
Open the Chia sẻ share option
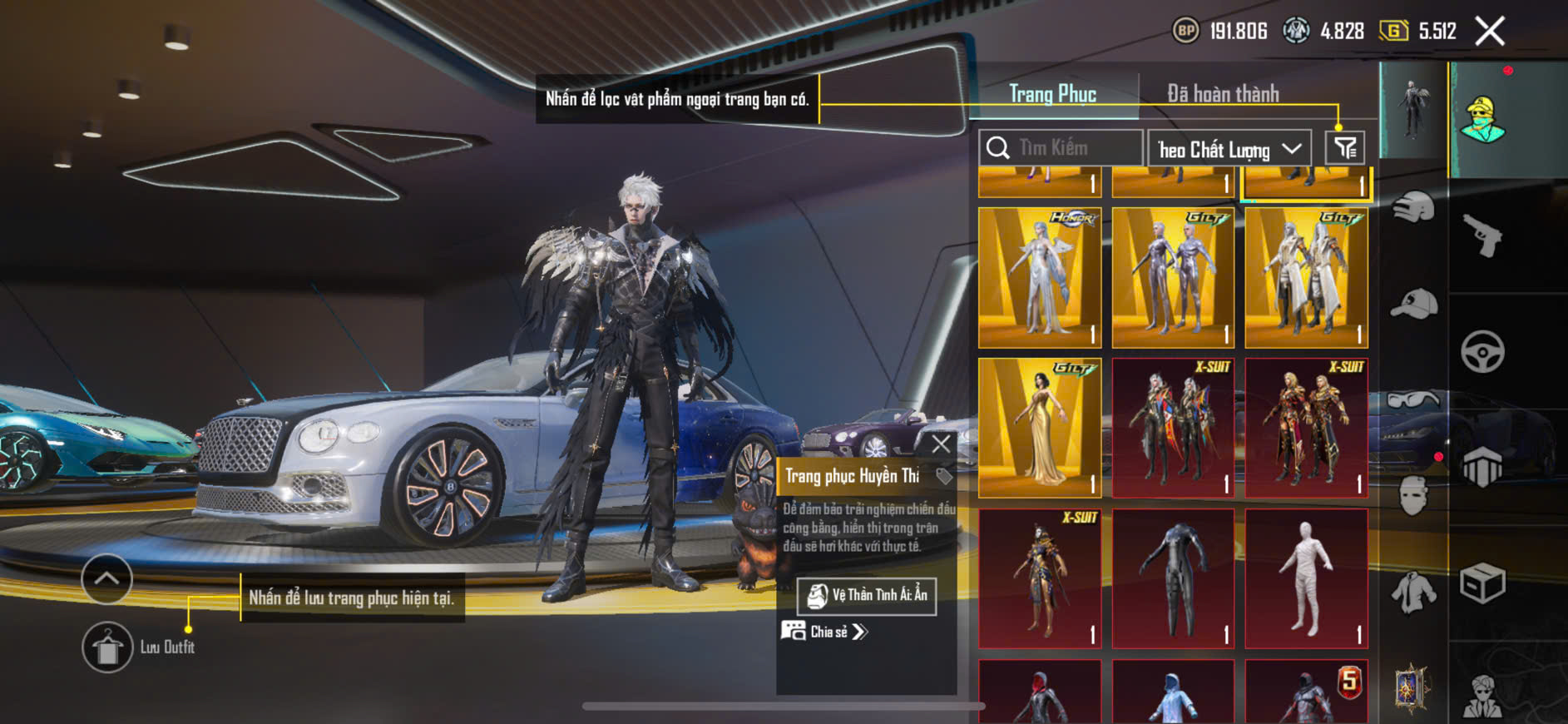(824, 632)
